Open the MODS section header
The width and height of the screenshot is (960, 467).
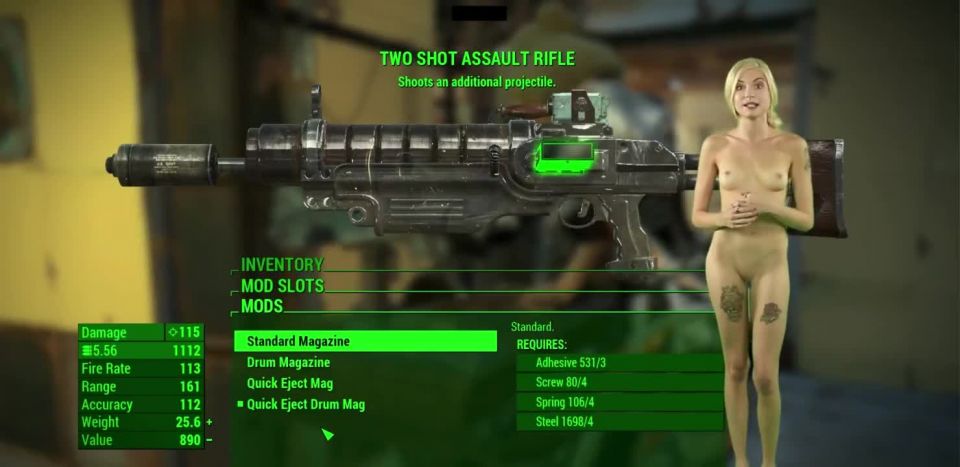coord(262,306)
